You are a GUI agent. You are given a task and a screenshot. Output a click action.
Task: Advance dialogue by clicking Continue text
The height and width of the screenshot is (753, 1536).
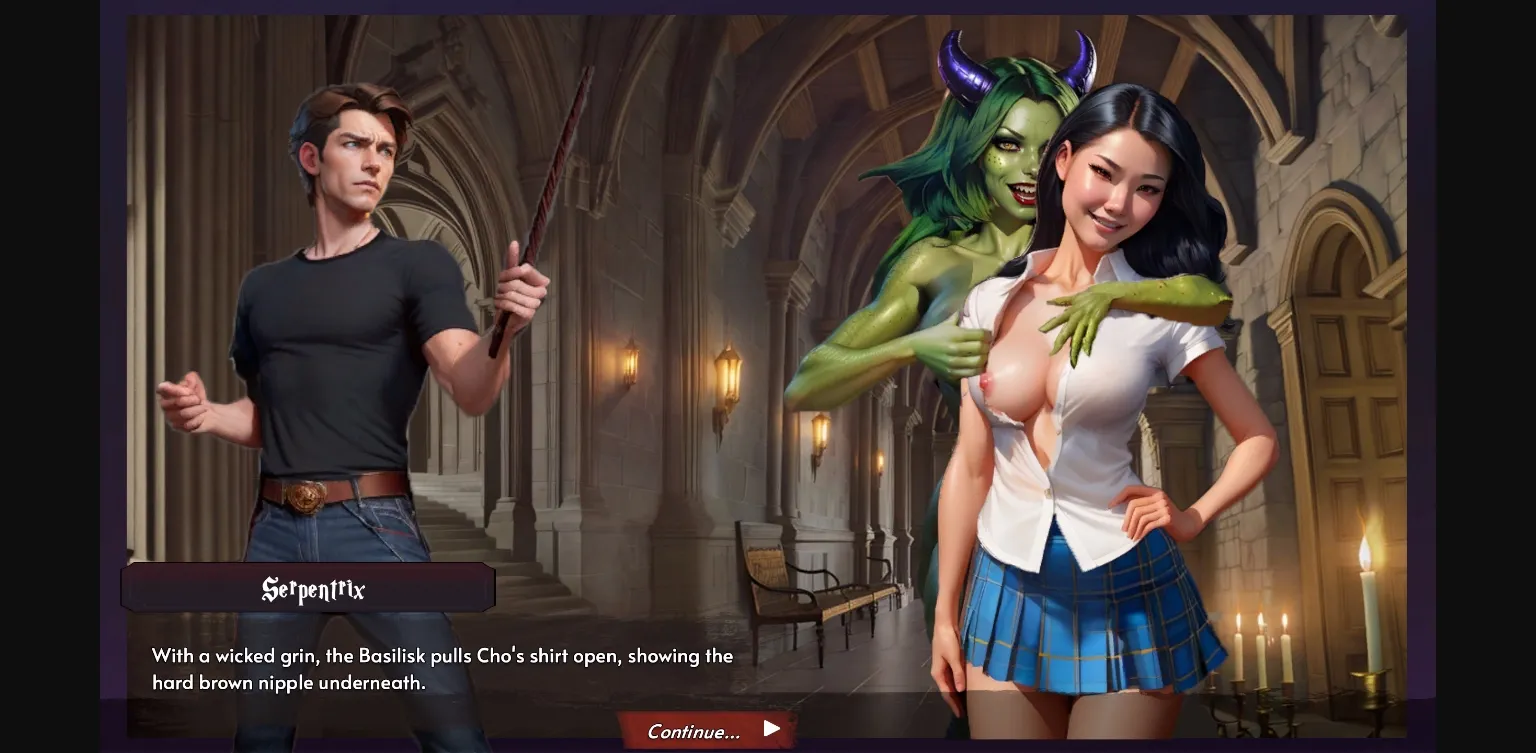click(693, 731)
